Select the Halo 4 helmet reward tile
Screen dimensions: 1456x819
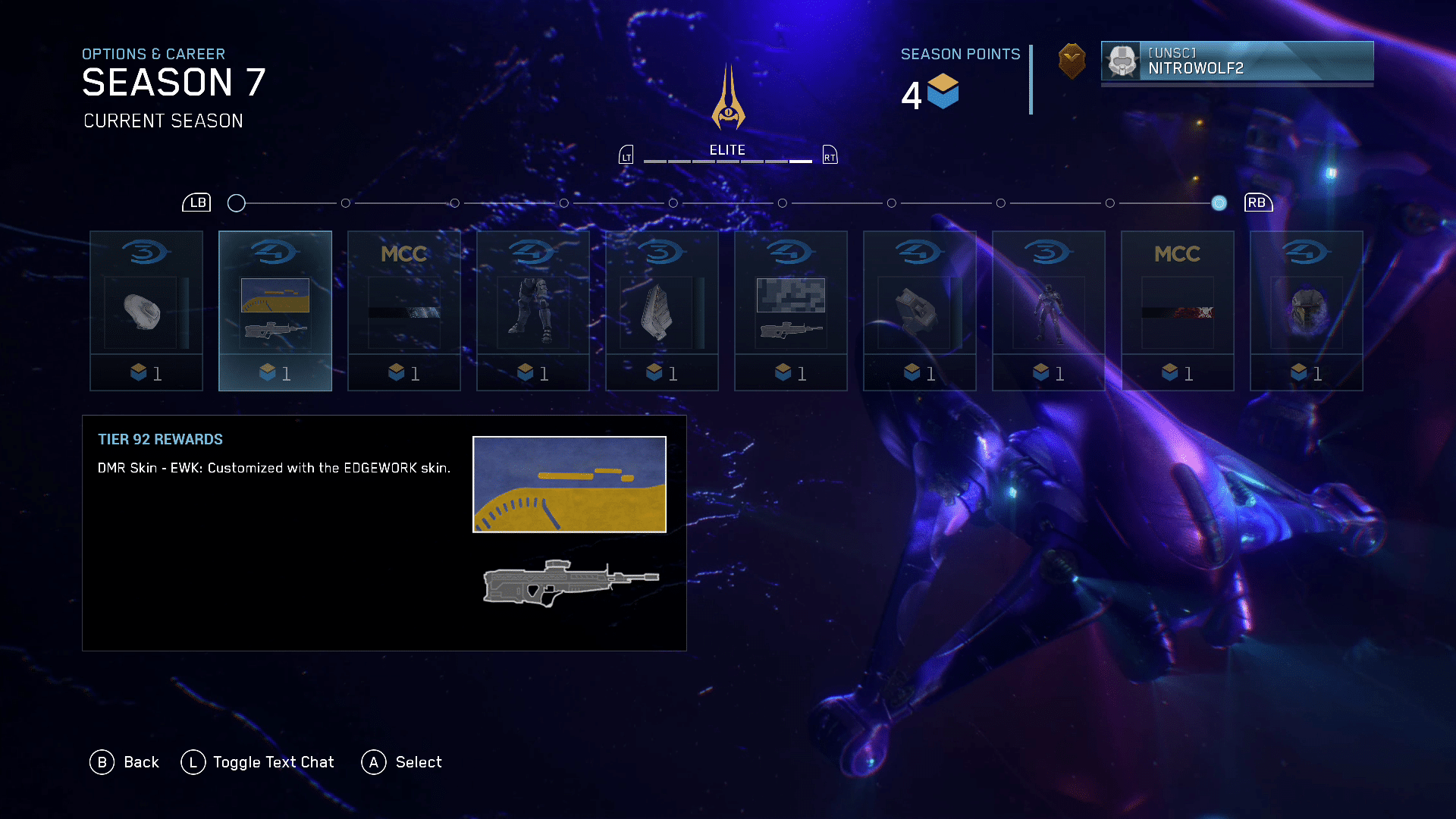1307,311
